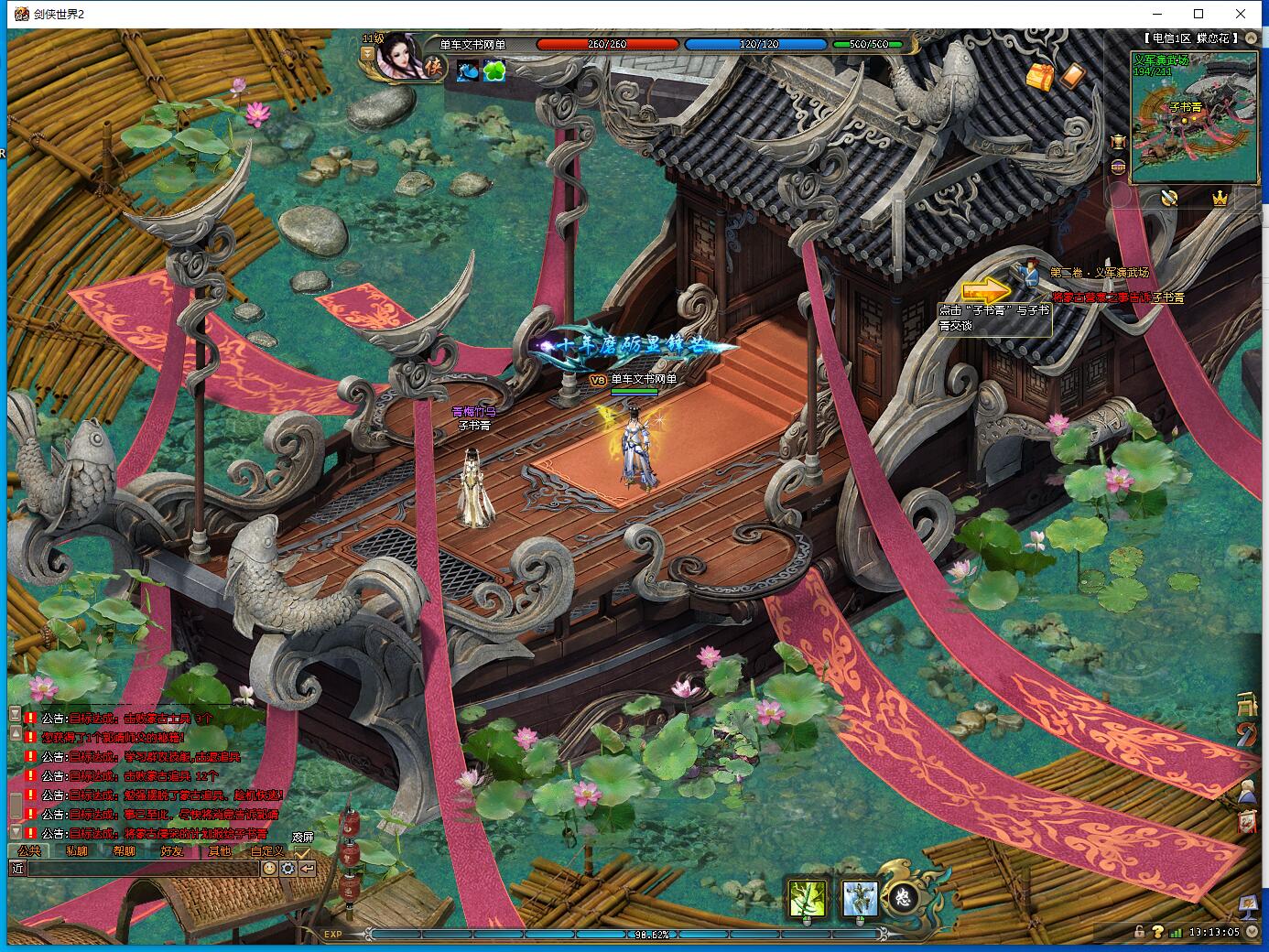
Task: Activate the green sword skill icon
Action: (x=807, y=899)
